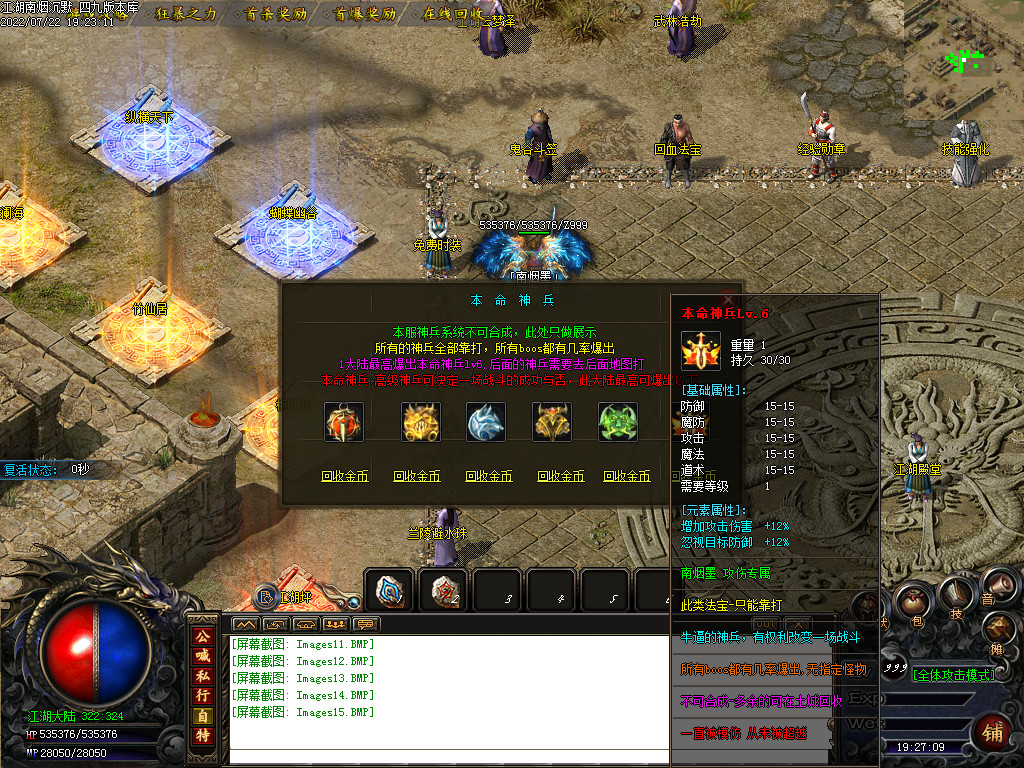Select the green demon face weapon icon
This screenshot has width=1024, height=768.
[x=618, y=422]
